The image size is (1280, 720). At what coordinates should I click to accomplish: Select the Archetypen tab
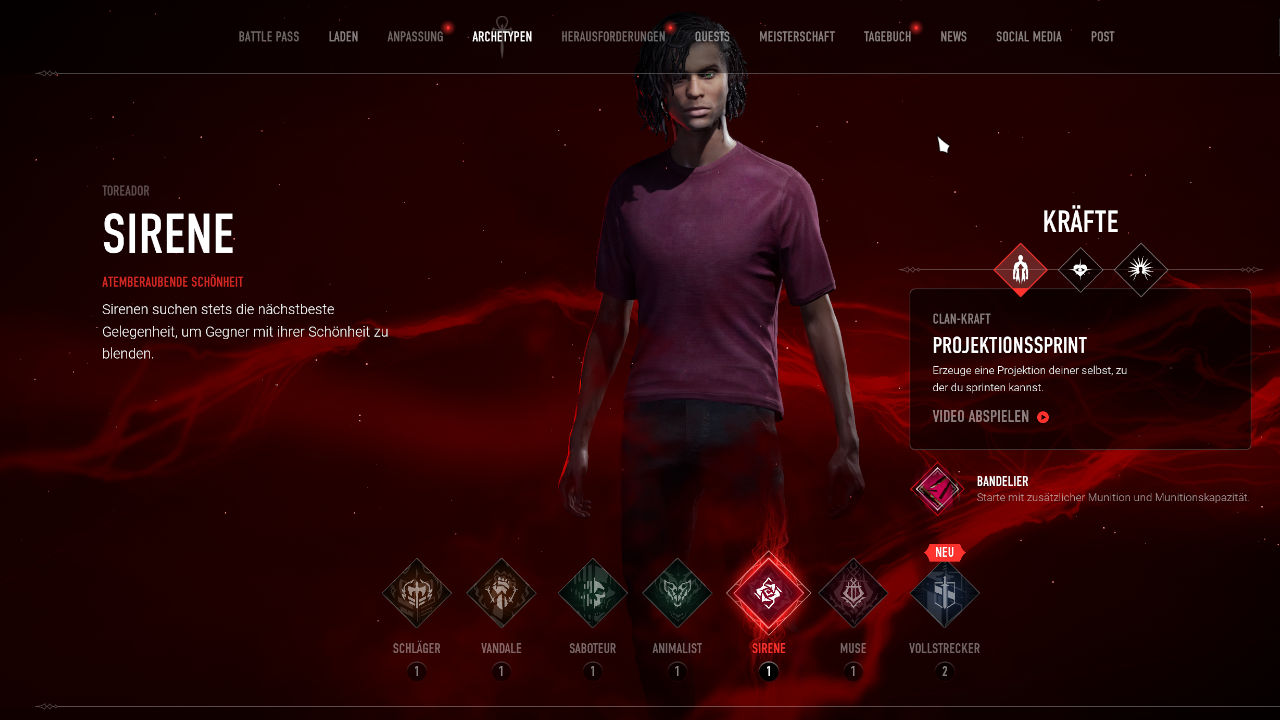(x=502, y=37)
